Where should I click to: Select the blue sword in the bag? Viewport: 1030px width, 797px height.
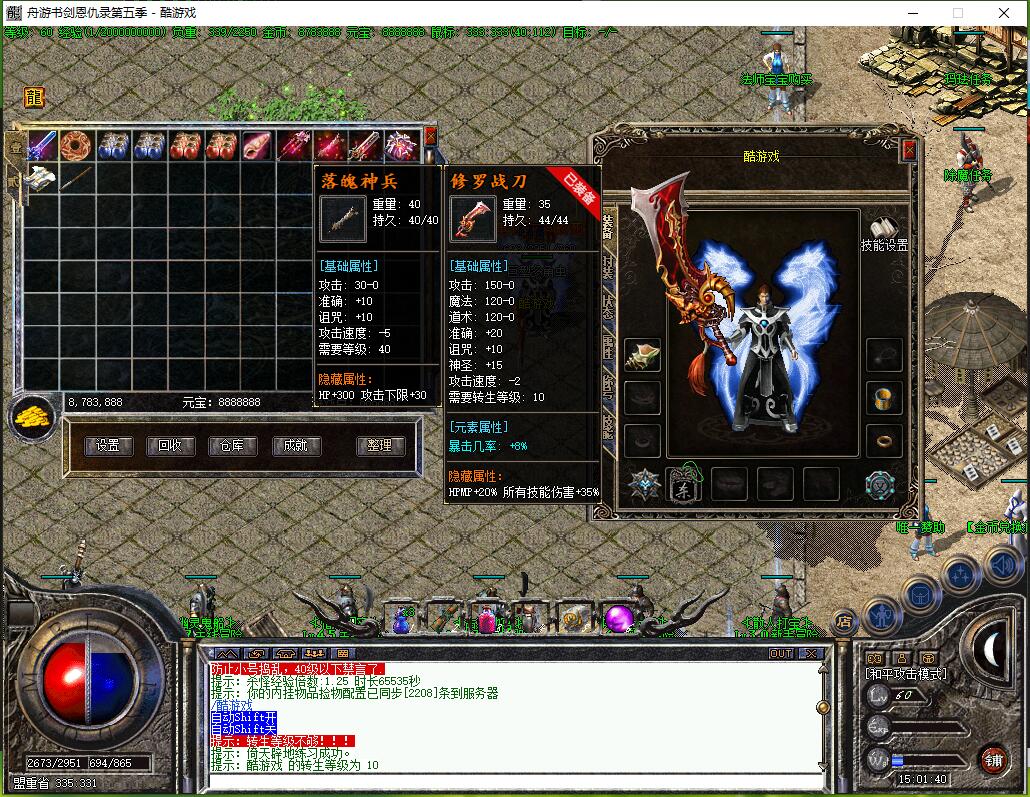pos(42,146)
